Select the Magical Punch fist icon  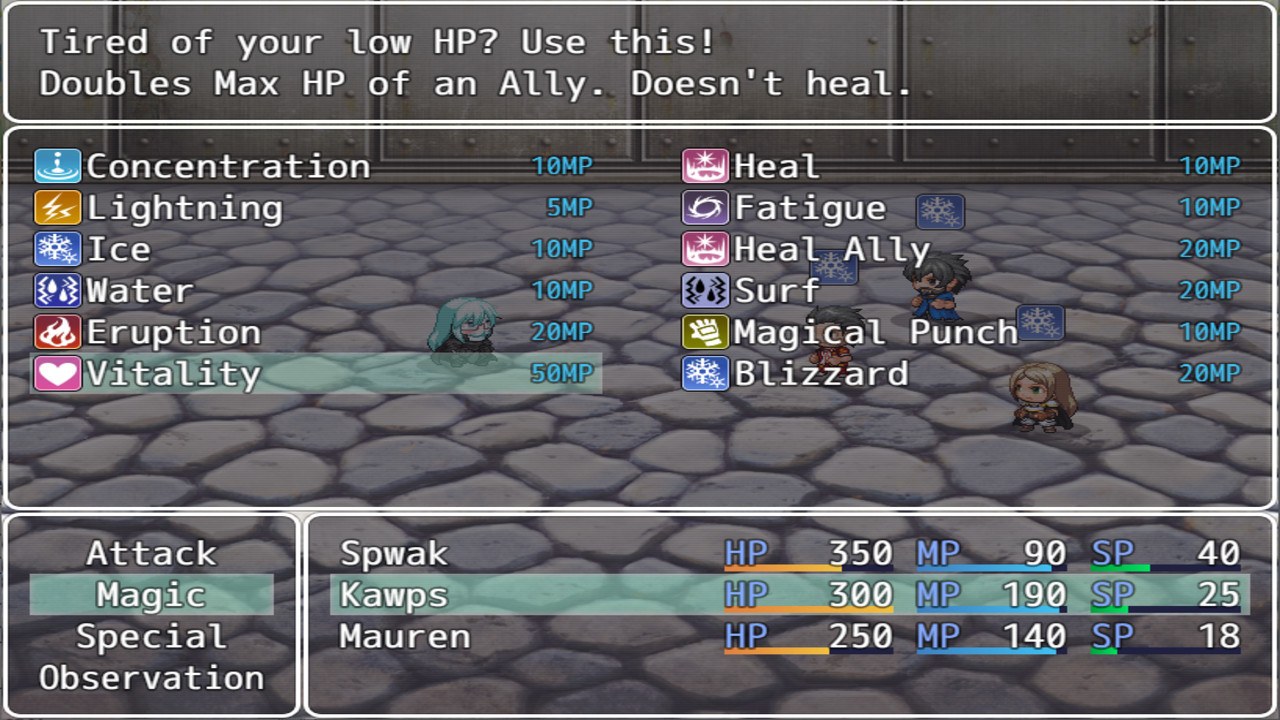(704, 332)
